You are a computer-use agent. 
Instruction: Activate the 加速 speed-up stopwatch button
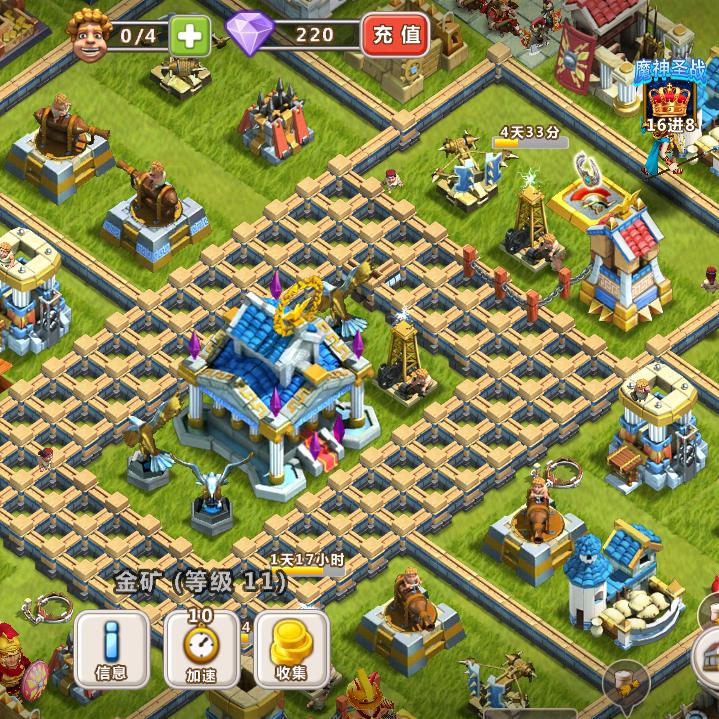(x=200, y=648)
